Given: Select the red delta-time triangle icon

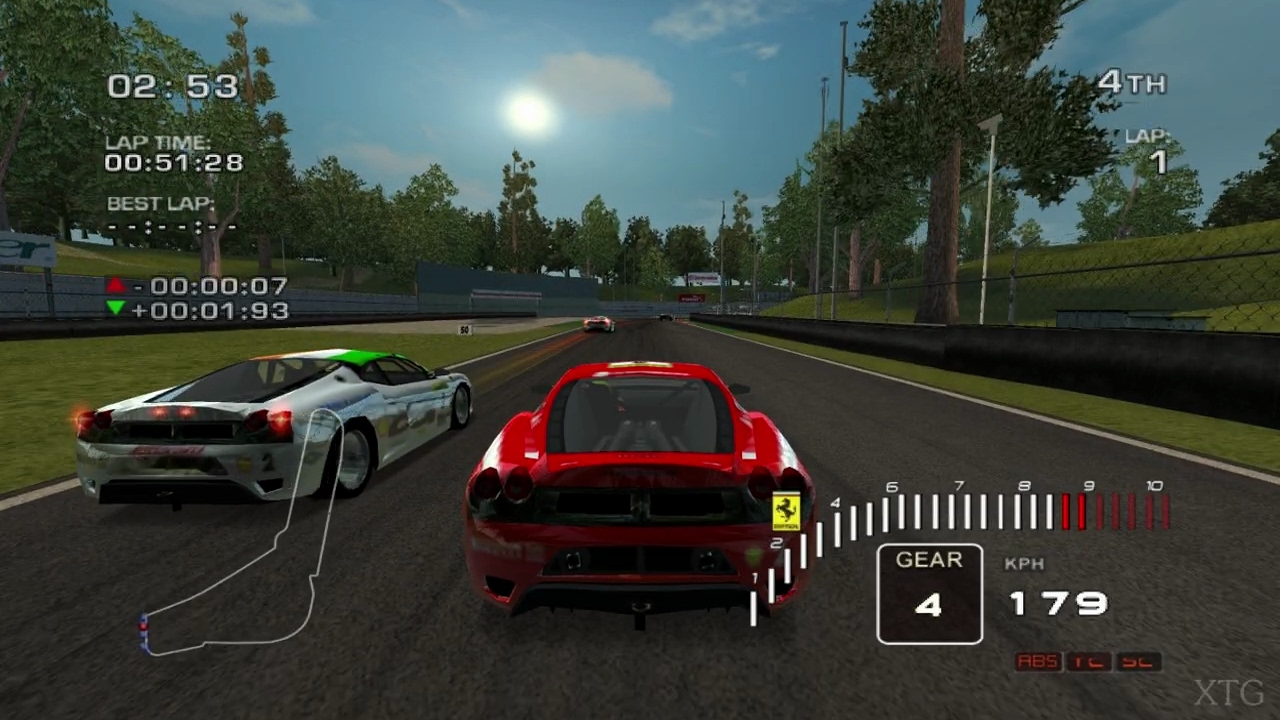Looking at the screenshot, I should click(116, 286).
